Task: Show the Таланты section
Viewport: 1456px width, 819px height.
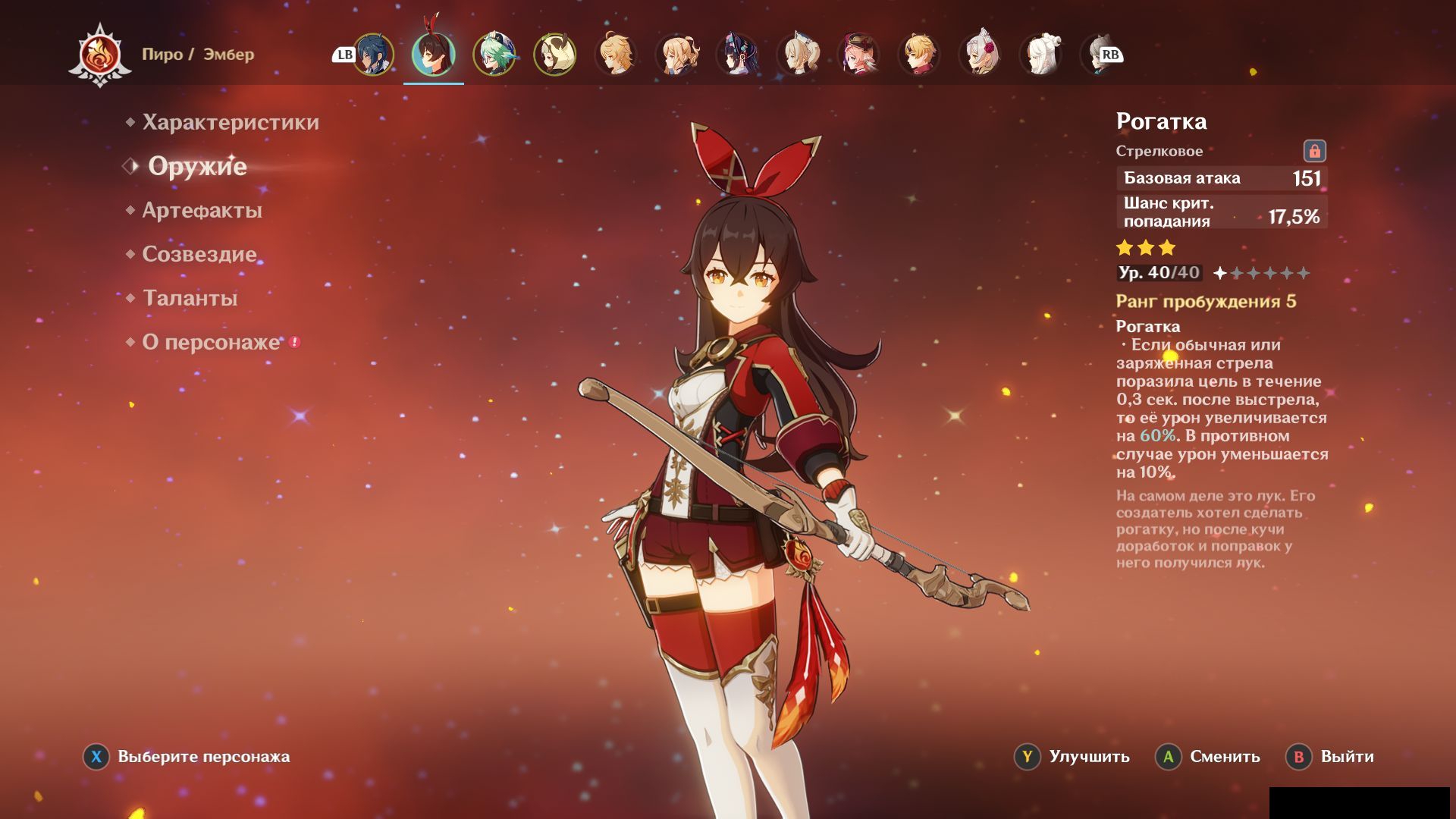Action: 190,298
